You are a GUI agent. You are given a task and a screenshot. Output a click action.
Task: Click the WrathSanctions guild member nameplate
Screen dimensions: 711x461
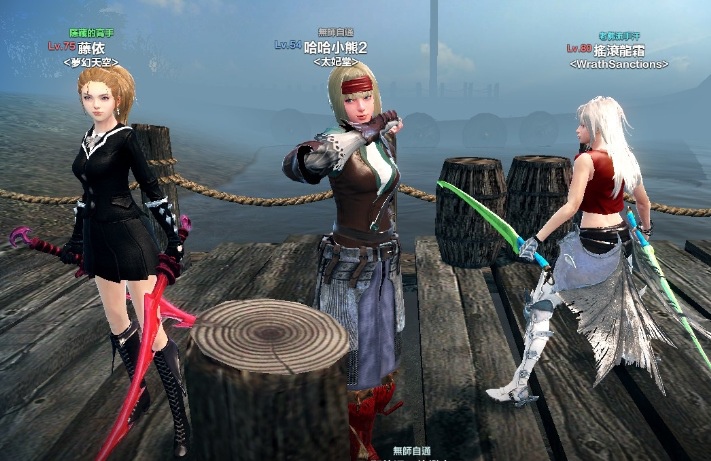tap(617, 48)
